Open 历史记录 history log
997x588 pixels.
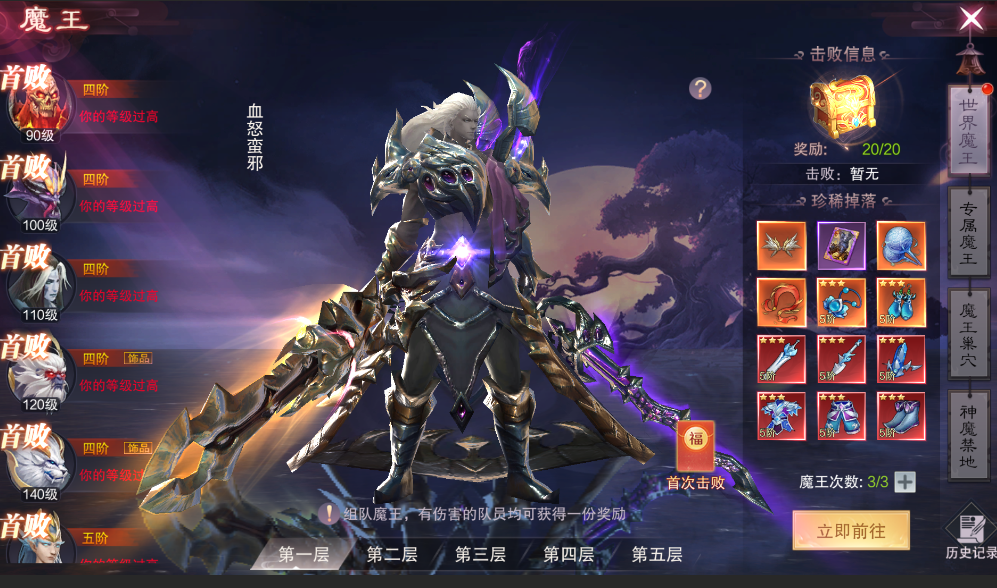pos(969,536)
